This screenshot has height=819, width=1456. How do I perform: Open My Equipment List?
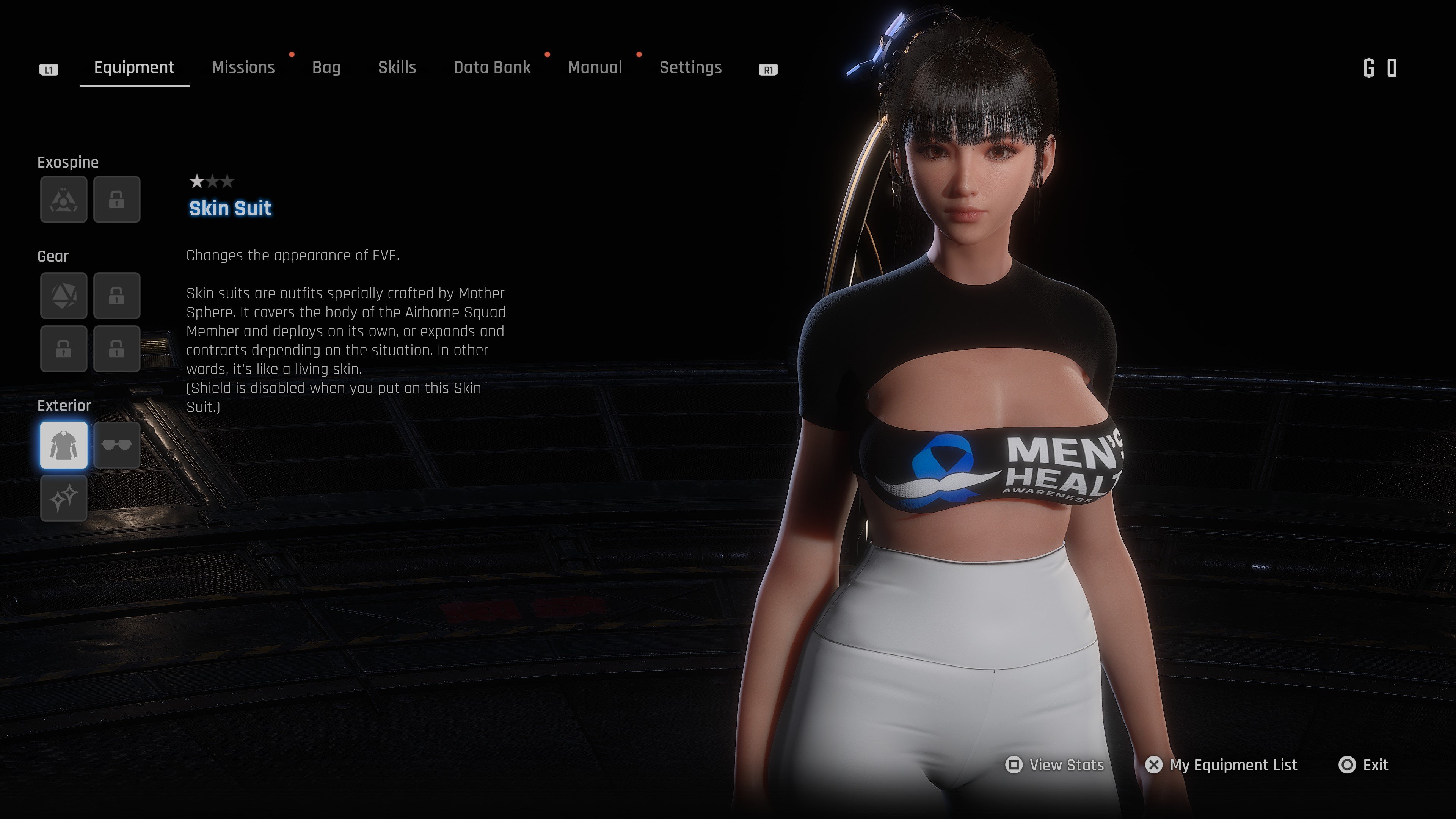[1221, 765]
